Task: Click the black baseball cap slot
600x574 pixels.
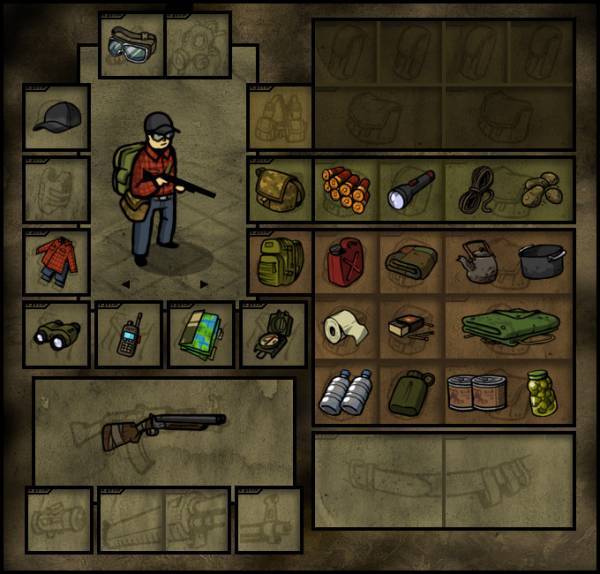Action: click(x=56, y=118)
